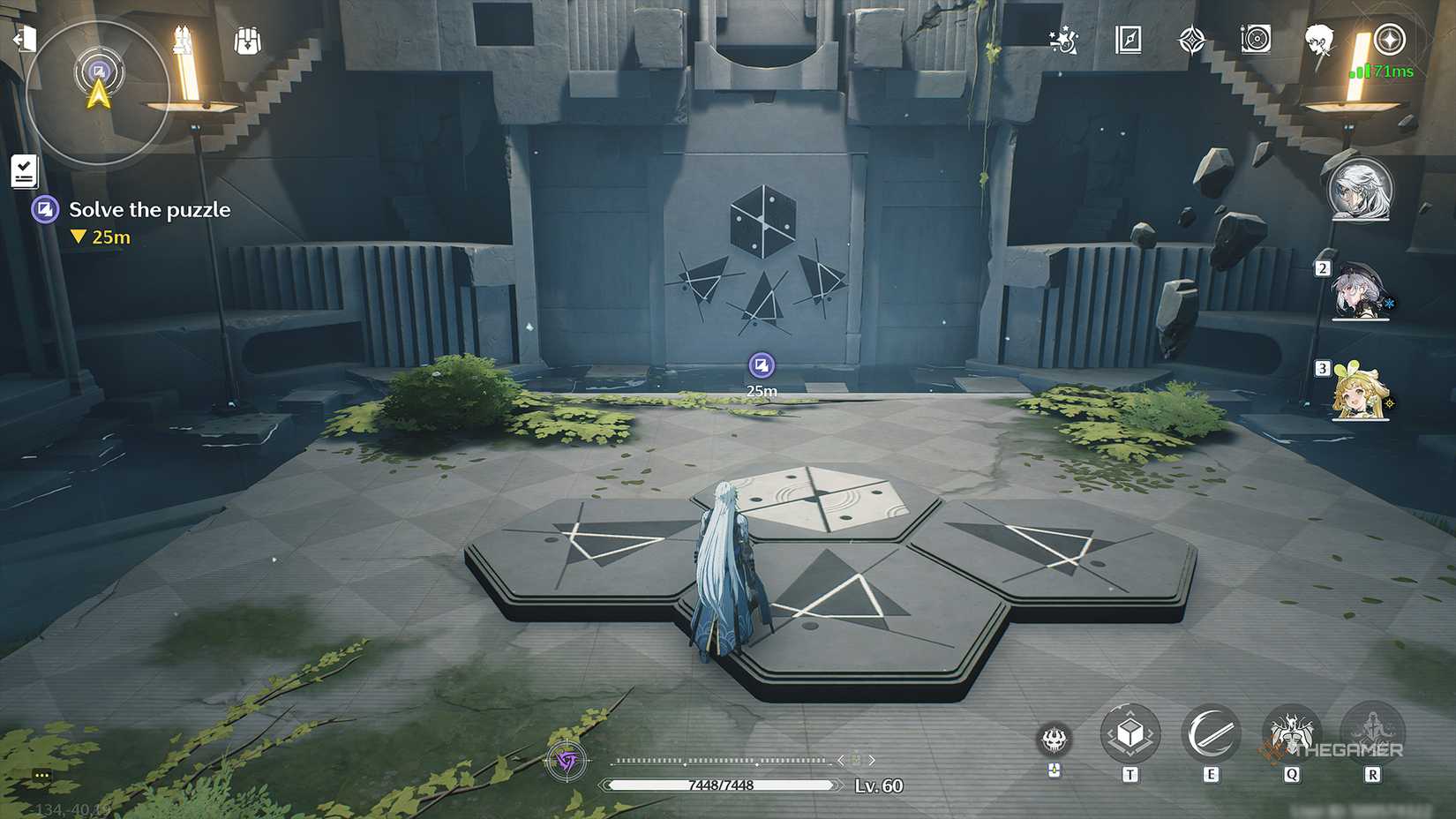This screenshot has height=819, width=1456.
Task: Open the Events panel with the stars icon
Action: (1062, 39)
